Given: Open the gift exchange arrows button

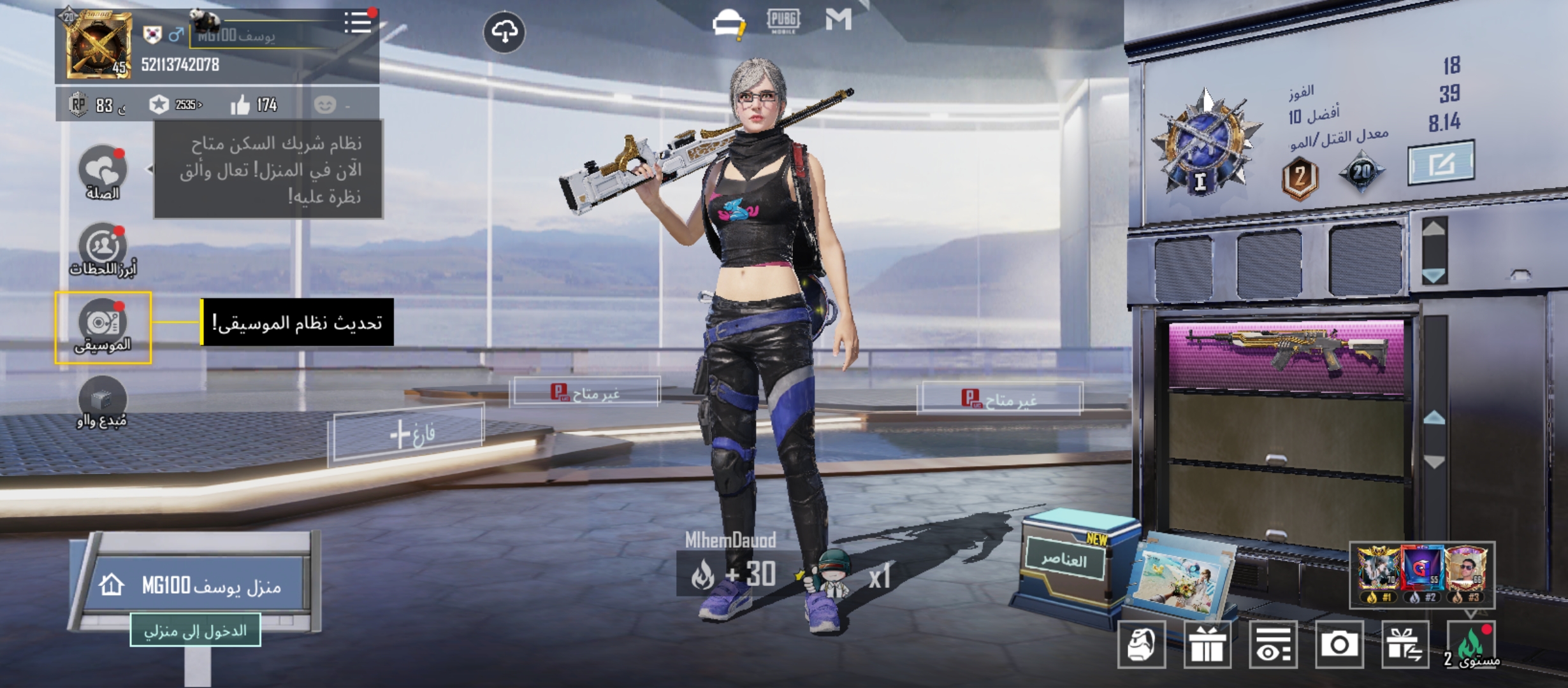Looking at the screenshot, I should click(x=1405, y=645).
